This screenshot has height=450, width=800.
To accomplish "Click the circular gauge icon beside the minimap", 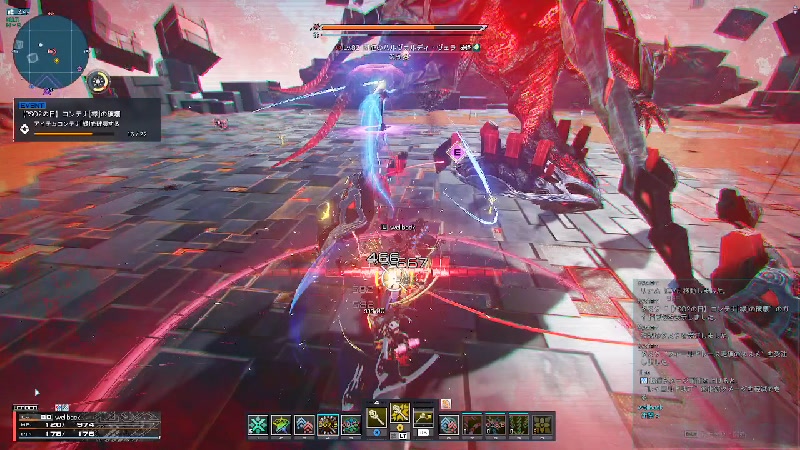I will [x=98, y=81].
